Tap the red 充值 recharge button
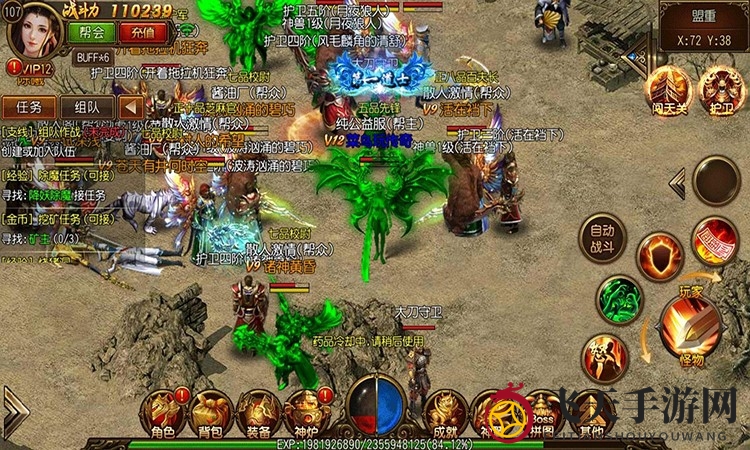Screen dimensions: 750x450 tap(143, 31)
